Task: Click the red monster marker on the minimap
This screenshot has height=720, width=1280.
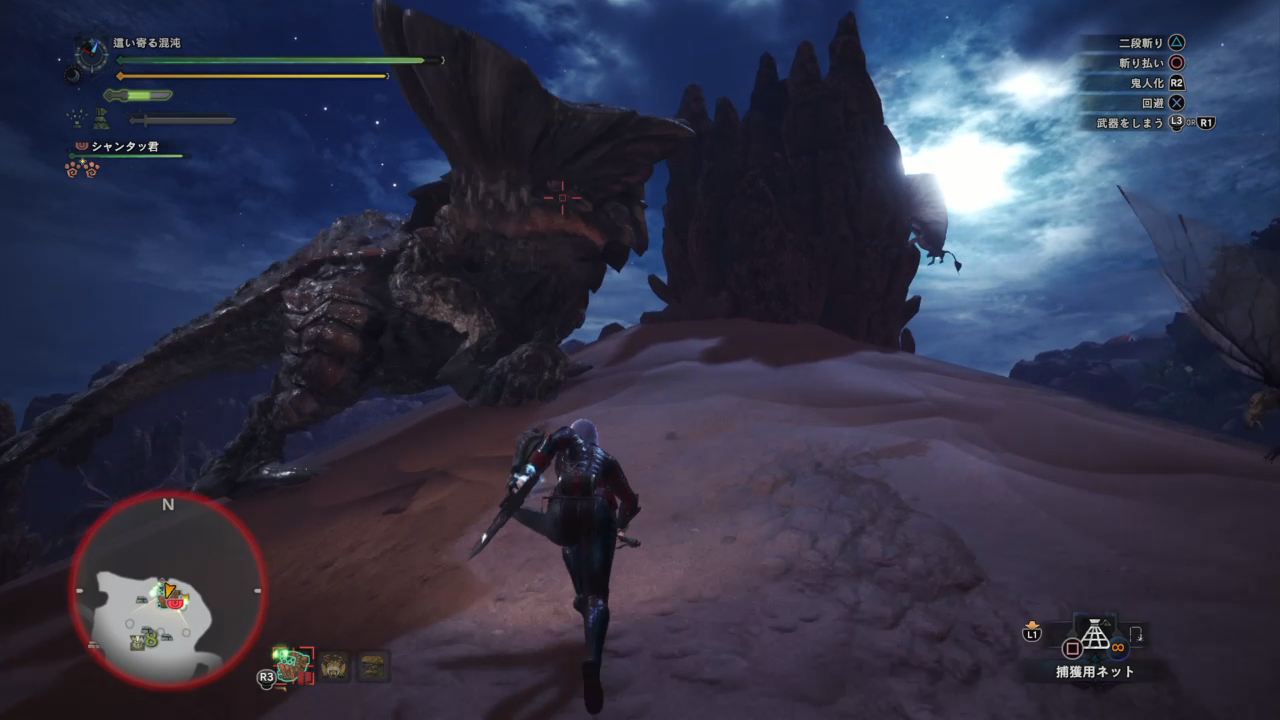Action: point(175,604)
